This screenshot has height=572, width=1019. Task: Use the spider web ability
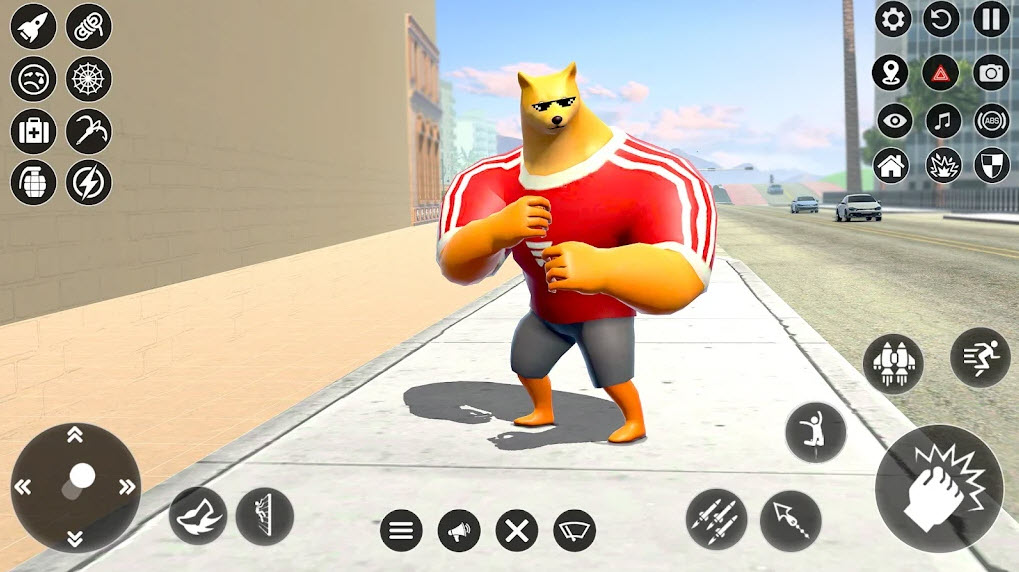pyautogui.click(x=89, y=78)
